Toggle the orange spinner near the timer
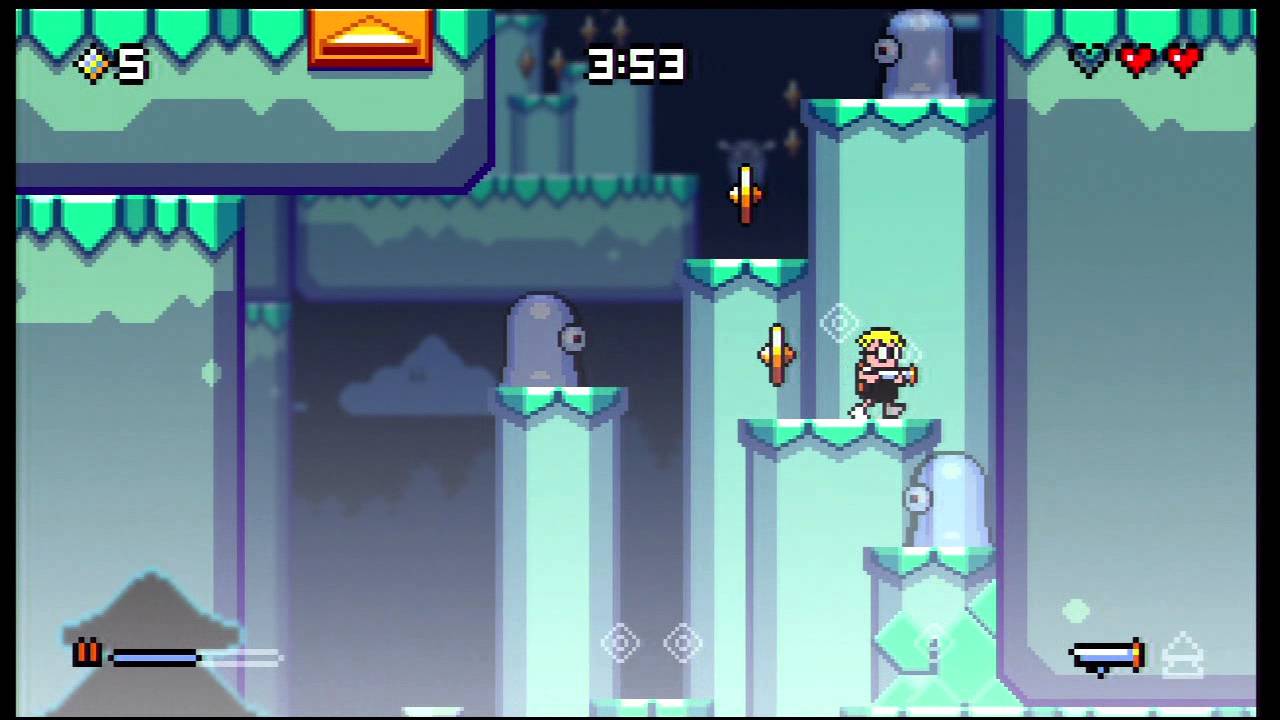The image size is (1280, 720). [746, 192]
